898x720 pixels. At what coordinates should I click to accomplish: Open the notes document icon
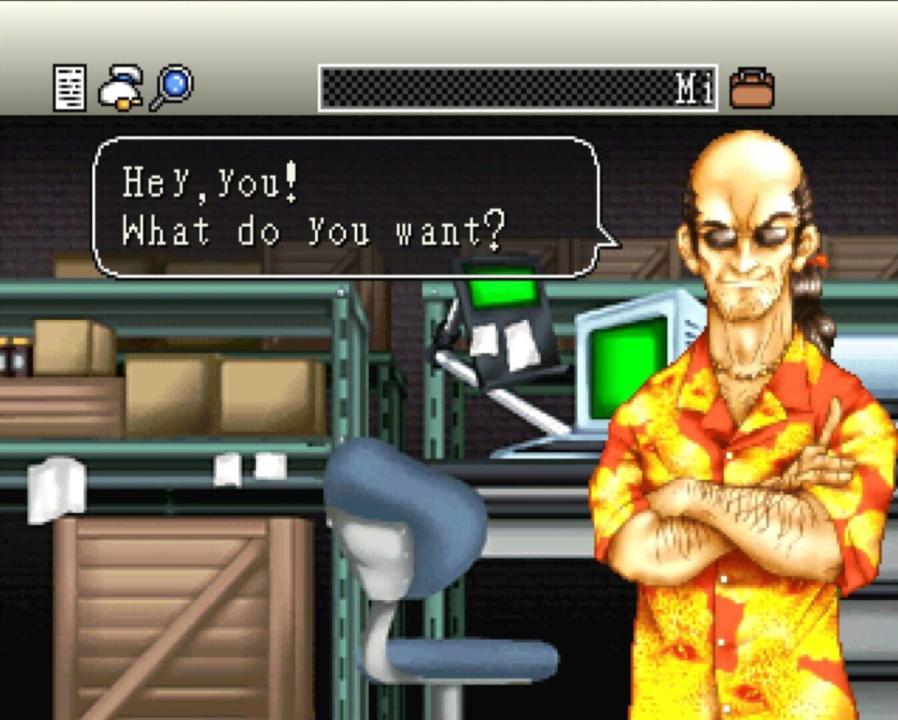click(x=69, y=88)
